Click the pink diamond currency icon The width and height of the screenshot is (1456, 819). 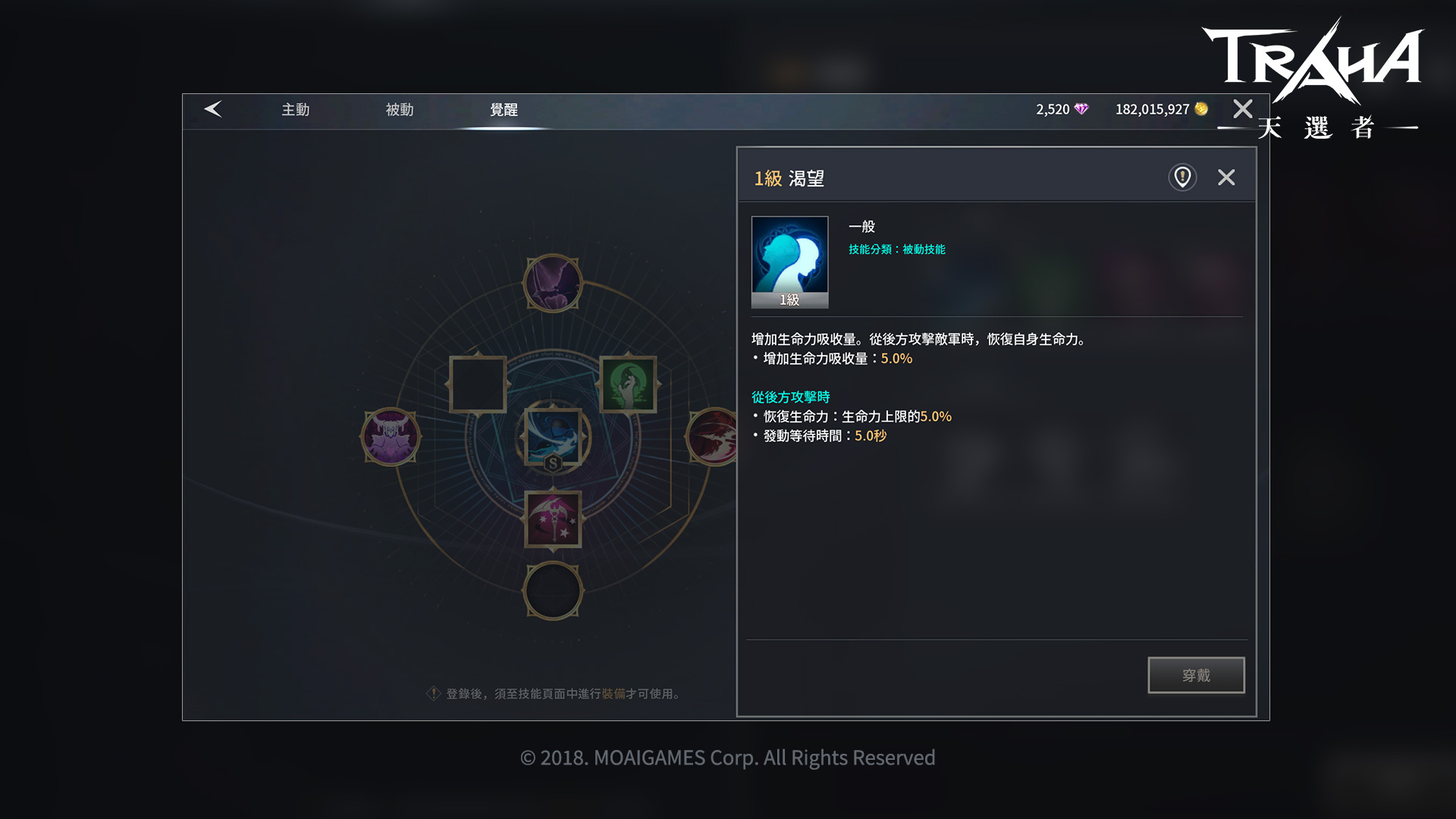[x=1082, y=109]
